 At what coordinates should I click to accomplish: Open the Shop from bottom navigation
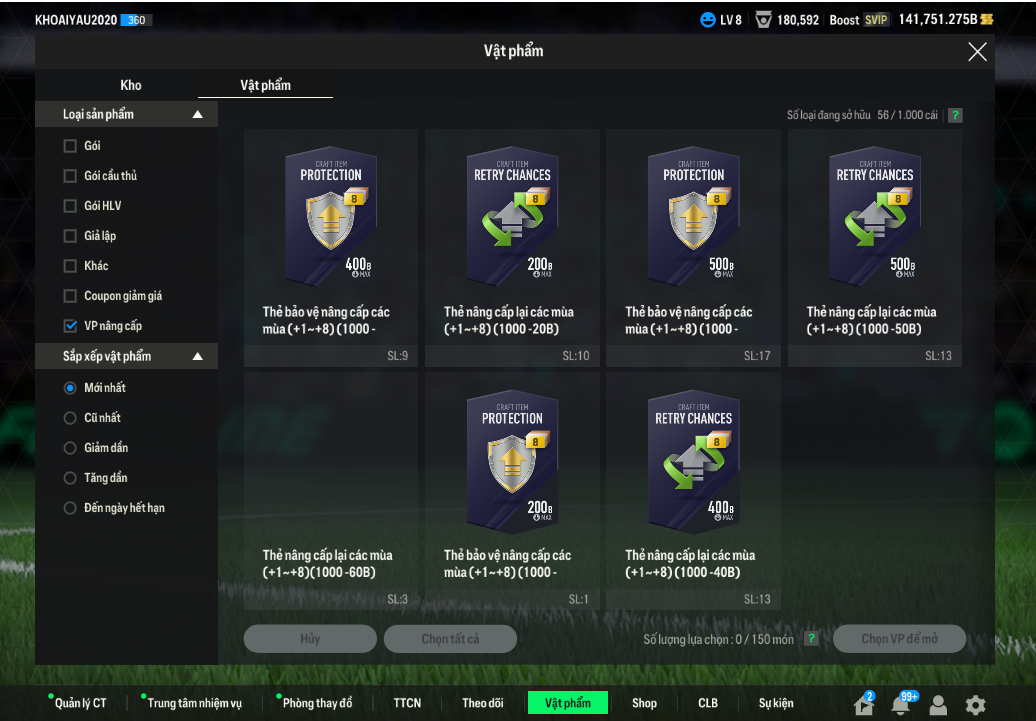[x=644, y=703]
